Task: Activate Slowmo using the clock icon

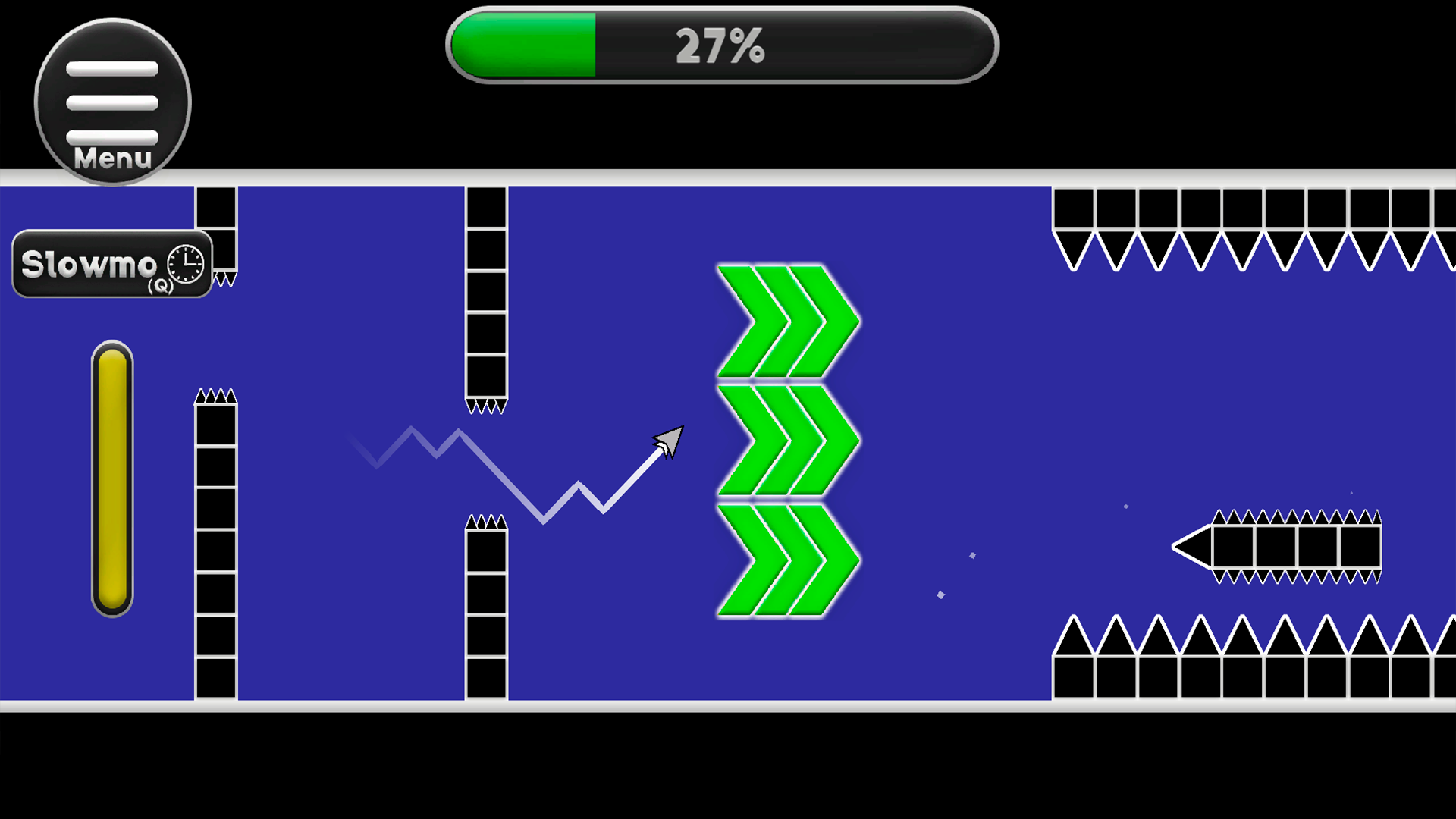Action: point(184,265)
